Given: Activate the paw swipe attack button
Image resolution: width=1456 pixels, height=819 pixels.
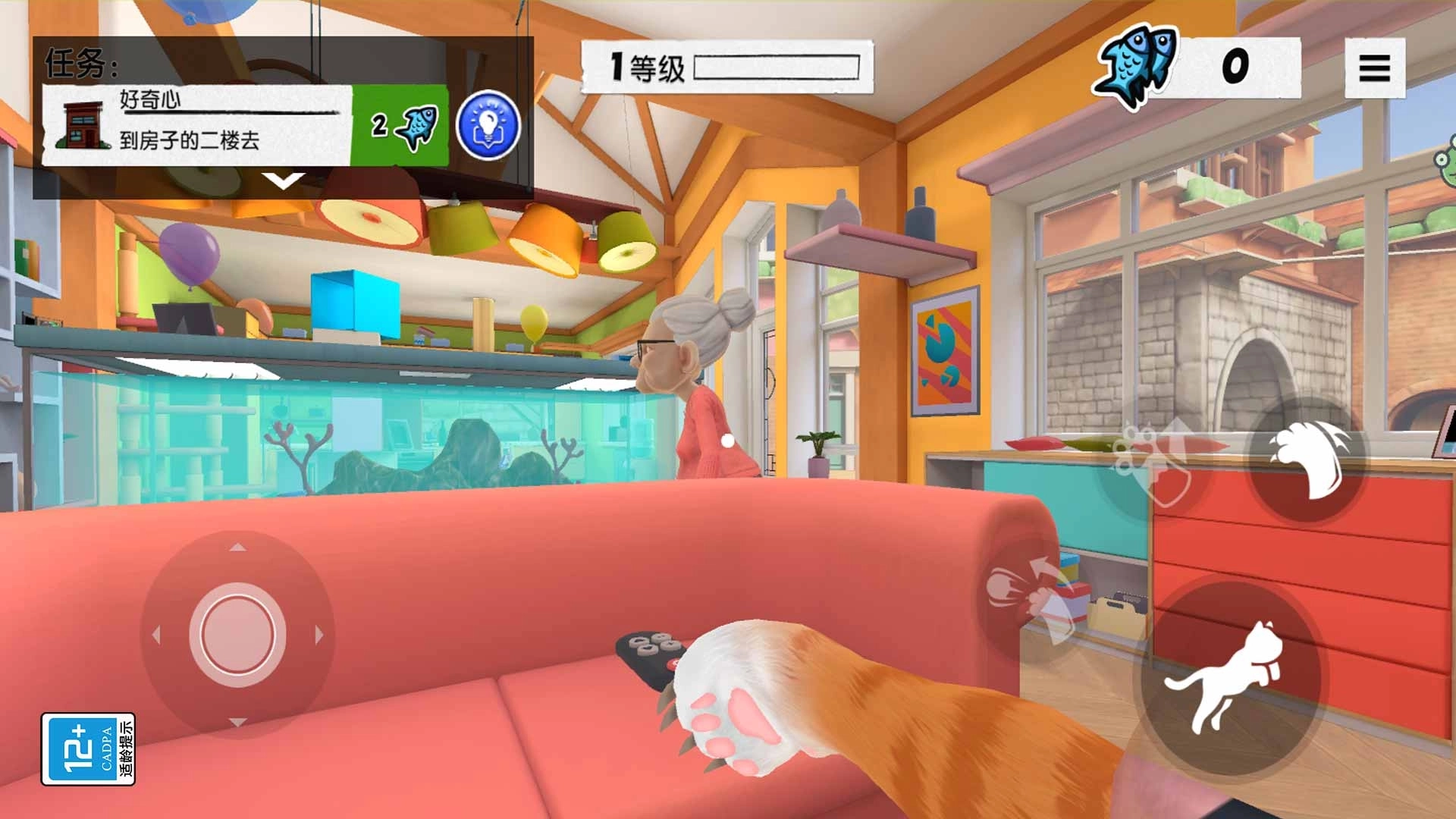Looking at the screenshot, I should 1307,460.
